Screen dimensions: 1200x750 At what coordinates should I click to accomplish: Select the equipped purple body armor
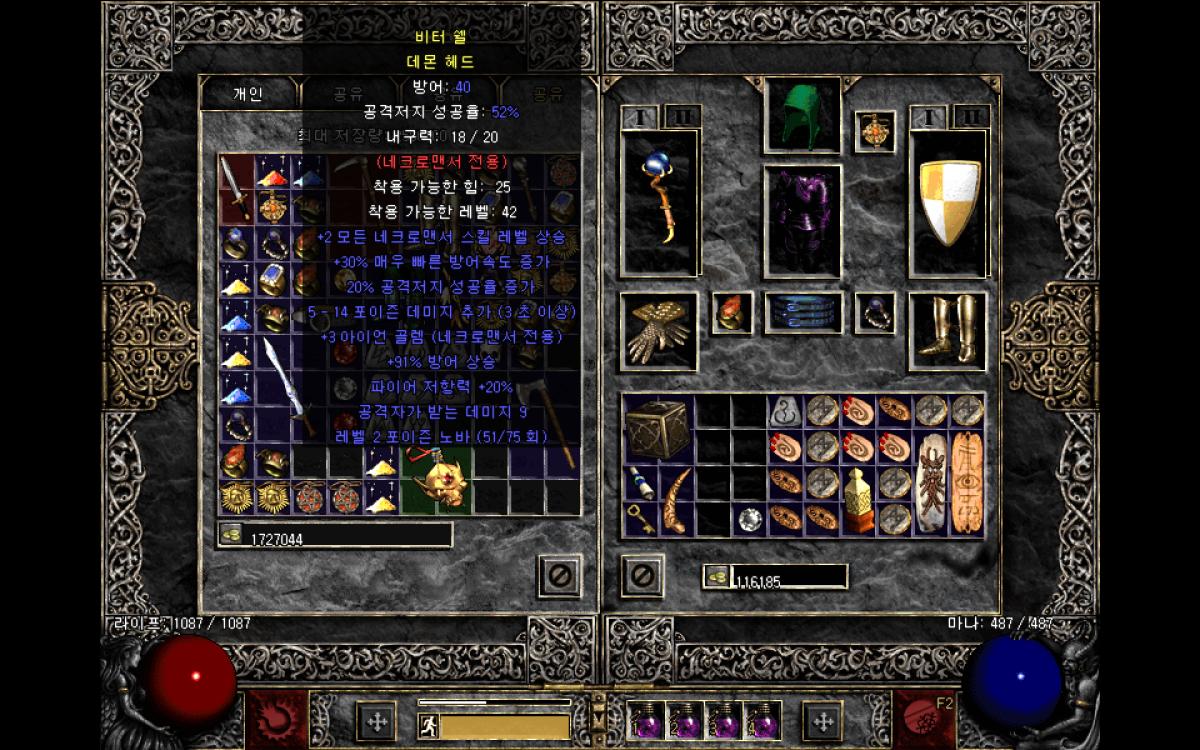pos(802,218)
